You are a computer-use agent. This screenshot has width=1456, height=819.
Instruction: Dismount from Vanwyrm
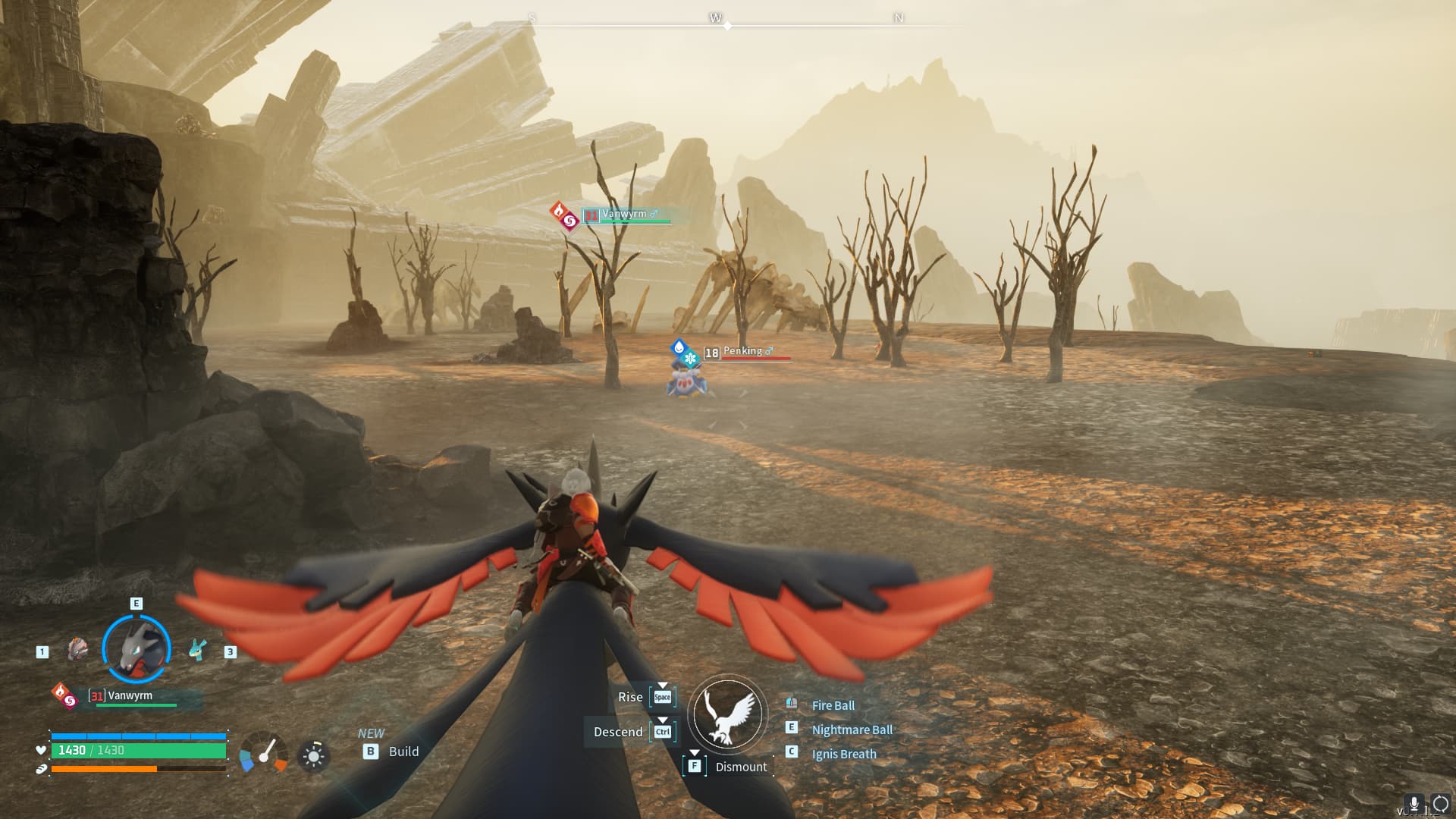740,767
